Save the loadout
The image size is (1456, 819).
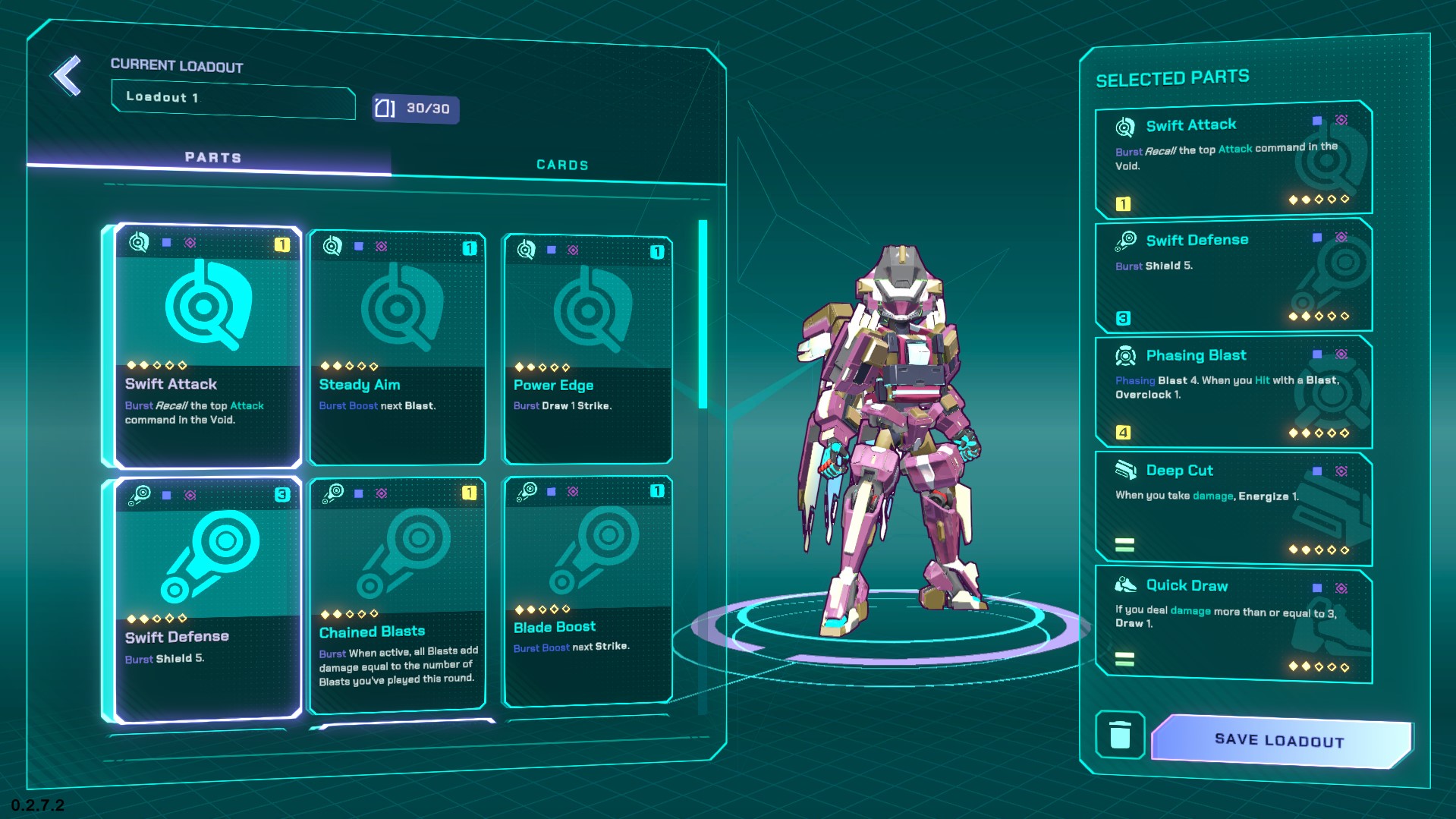1280,740
